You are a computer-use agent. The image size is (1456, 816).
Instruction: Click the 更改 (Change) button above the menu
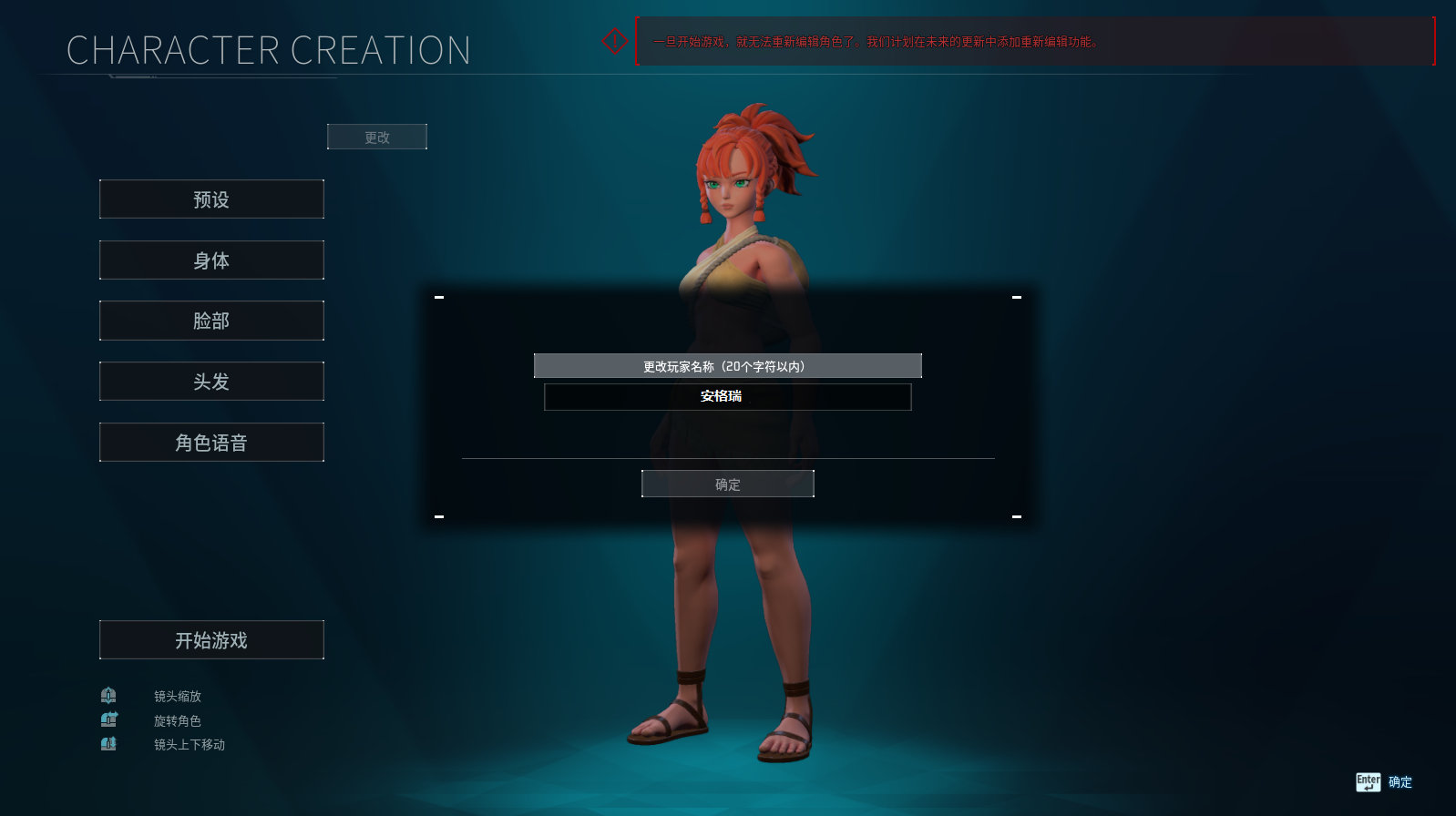(376, 137)
